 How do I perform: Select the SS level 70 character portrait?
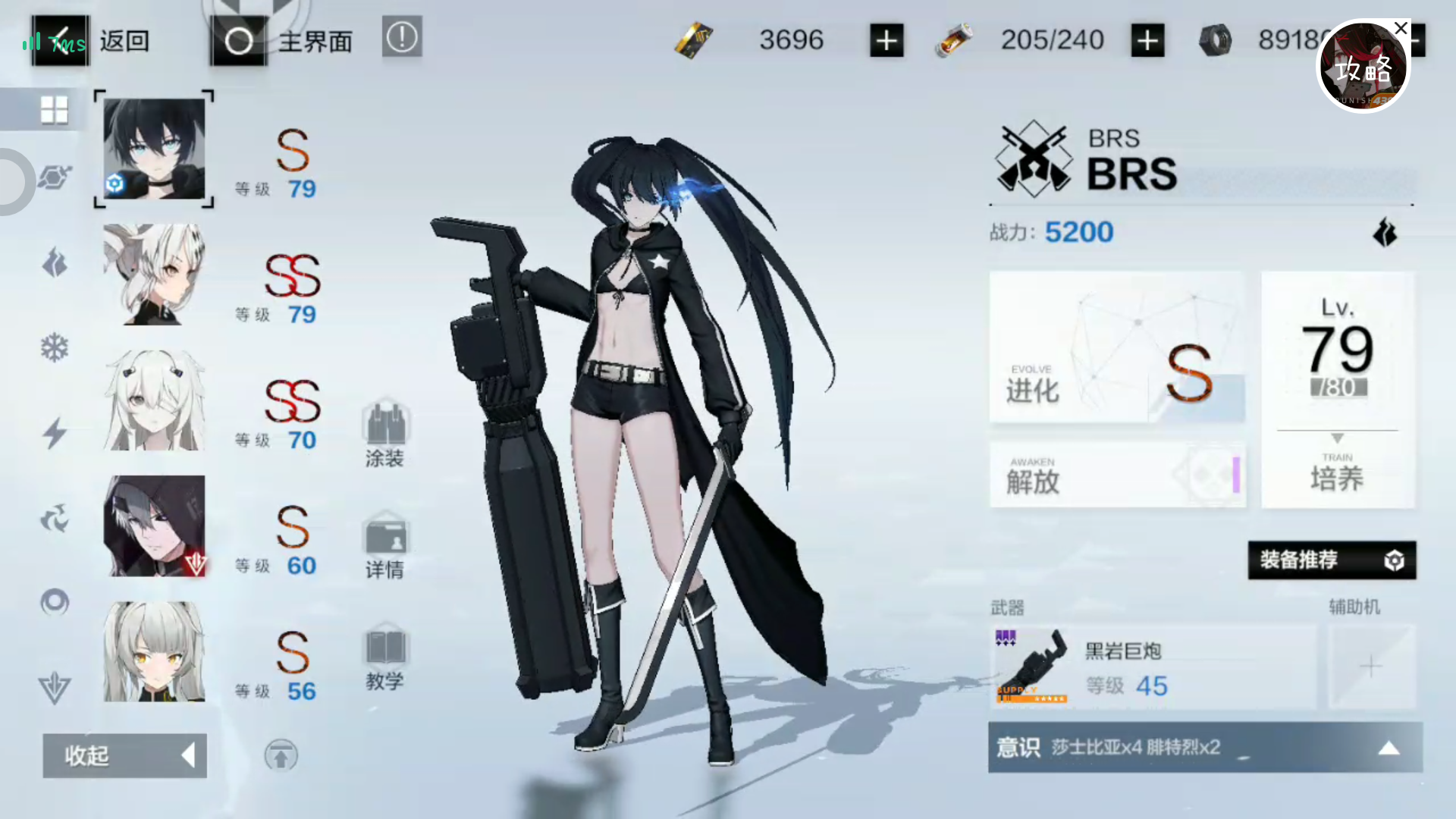154,400
